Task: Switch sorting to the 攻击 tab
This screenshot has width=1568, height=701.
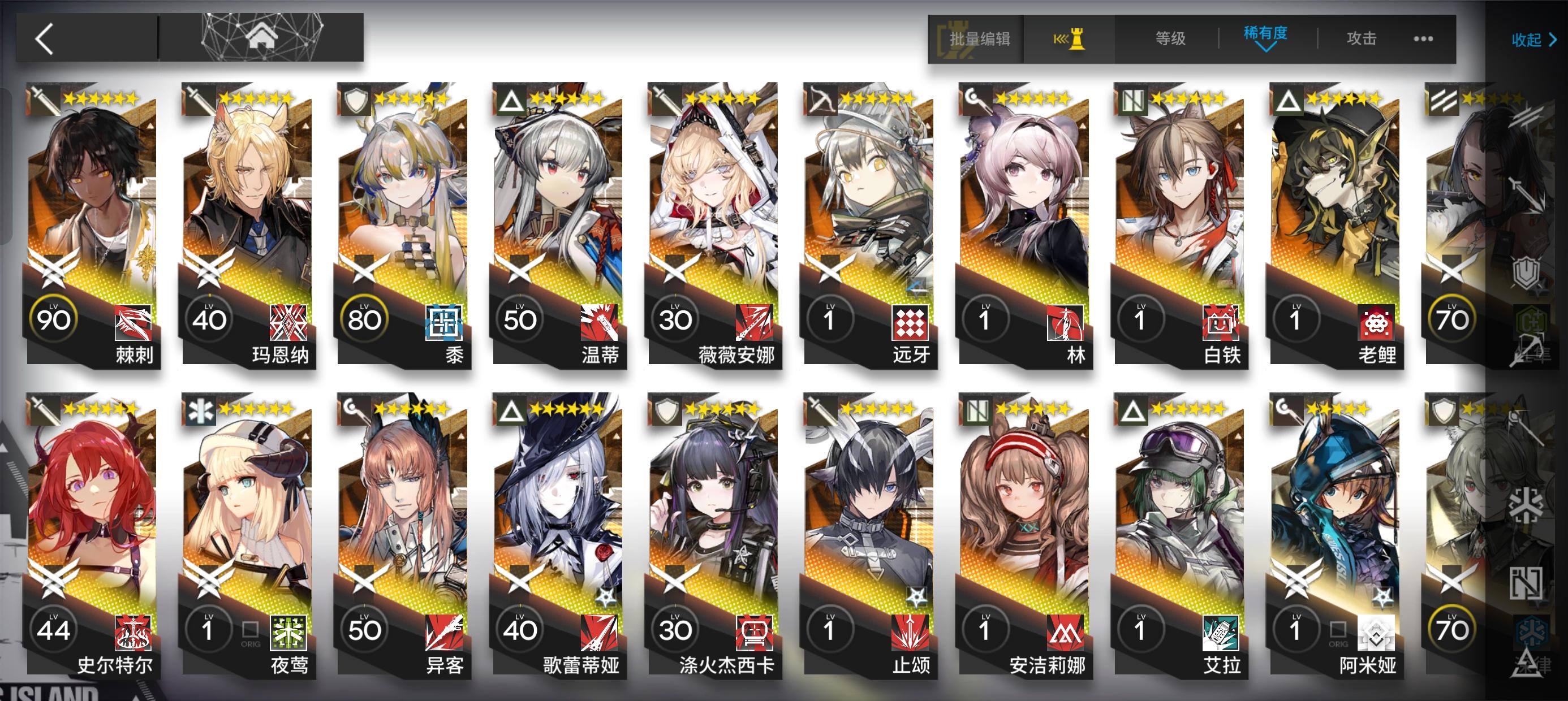Action: (x=1362, y=38)
